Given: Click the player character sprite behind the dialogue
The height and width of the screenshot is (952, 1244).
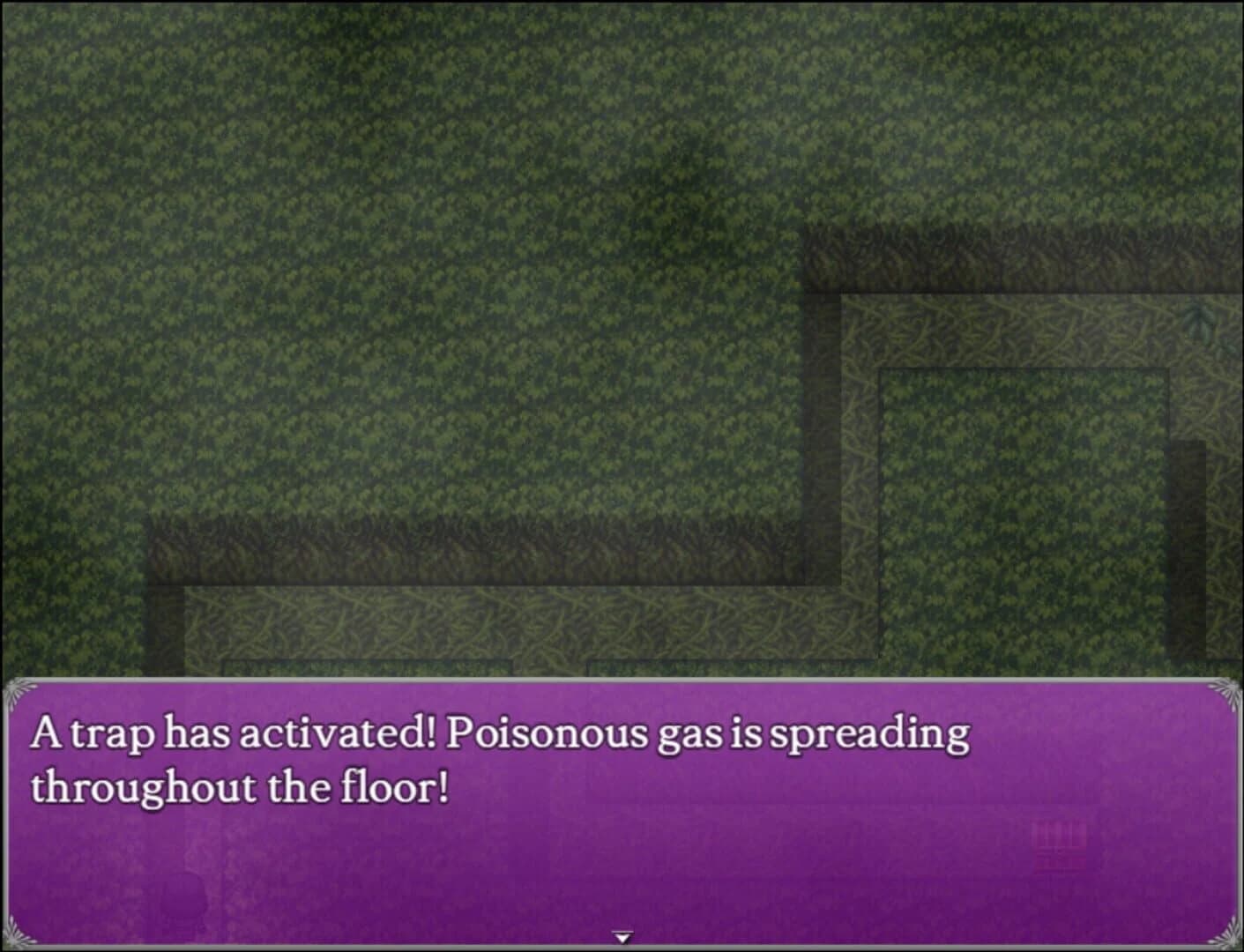Looking at the screenshot, I should pos(185,890).
